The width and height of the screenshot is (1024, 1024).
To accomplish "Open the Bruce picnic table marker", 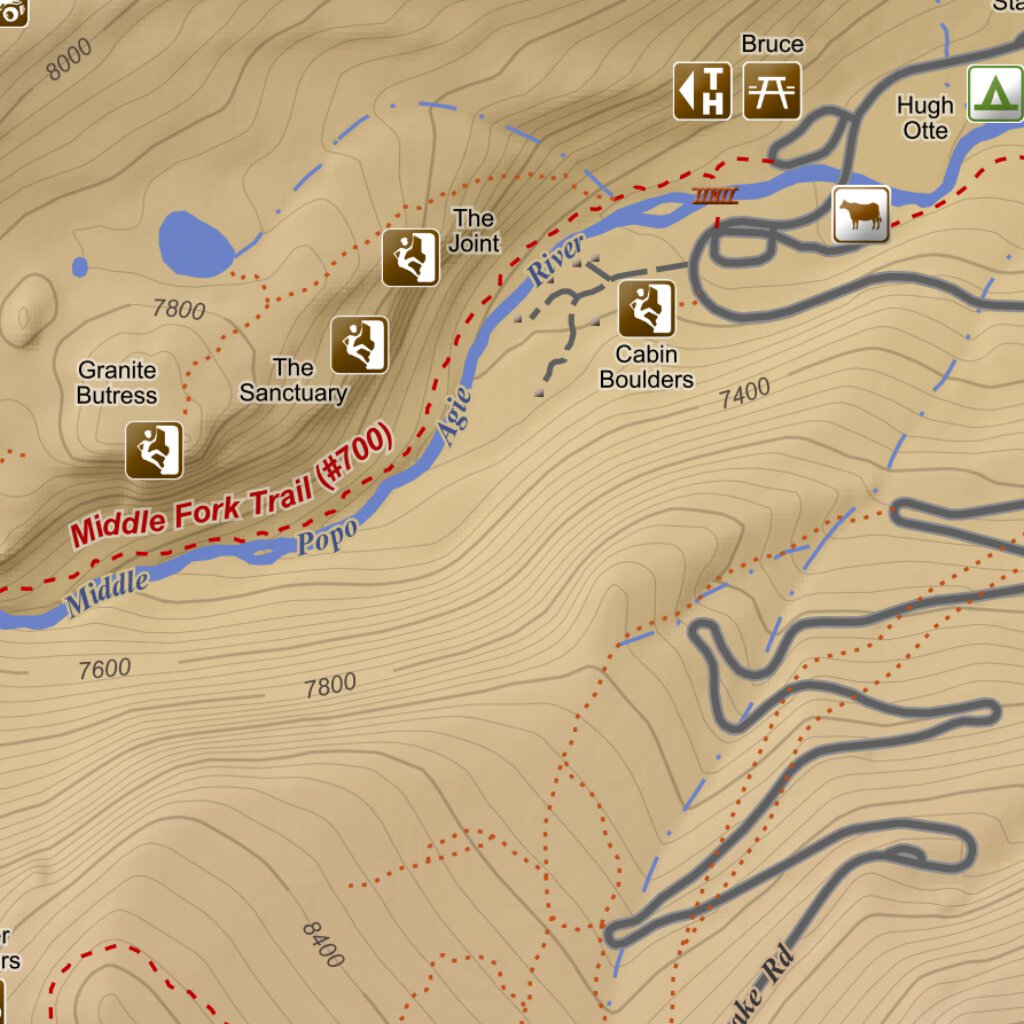I will tap(772, 91).
